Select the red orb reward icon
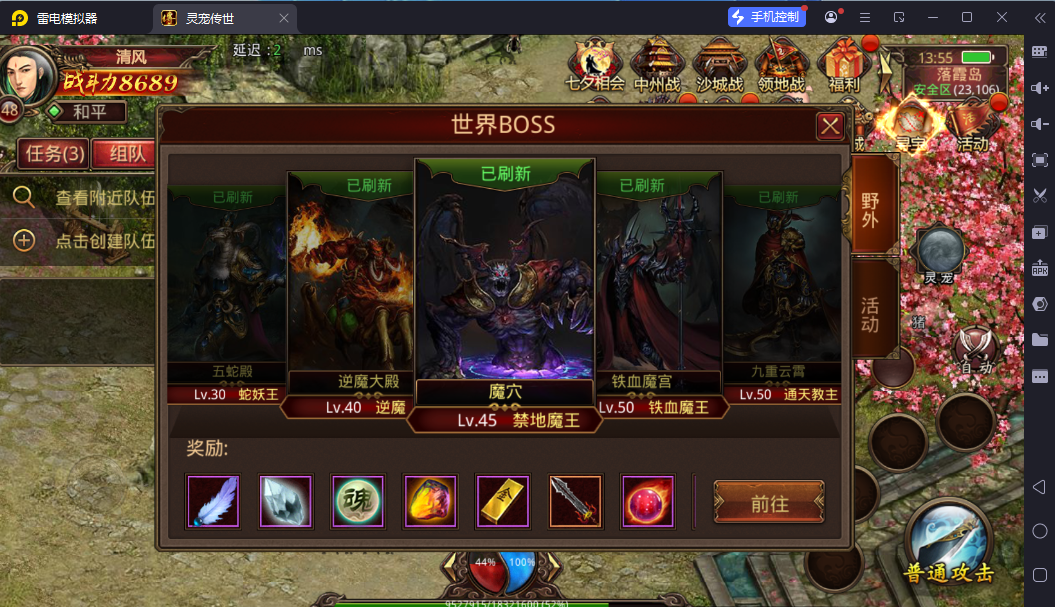1055x607 pixels. (648, 501)
